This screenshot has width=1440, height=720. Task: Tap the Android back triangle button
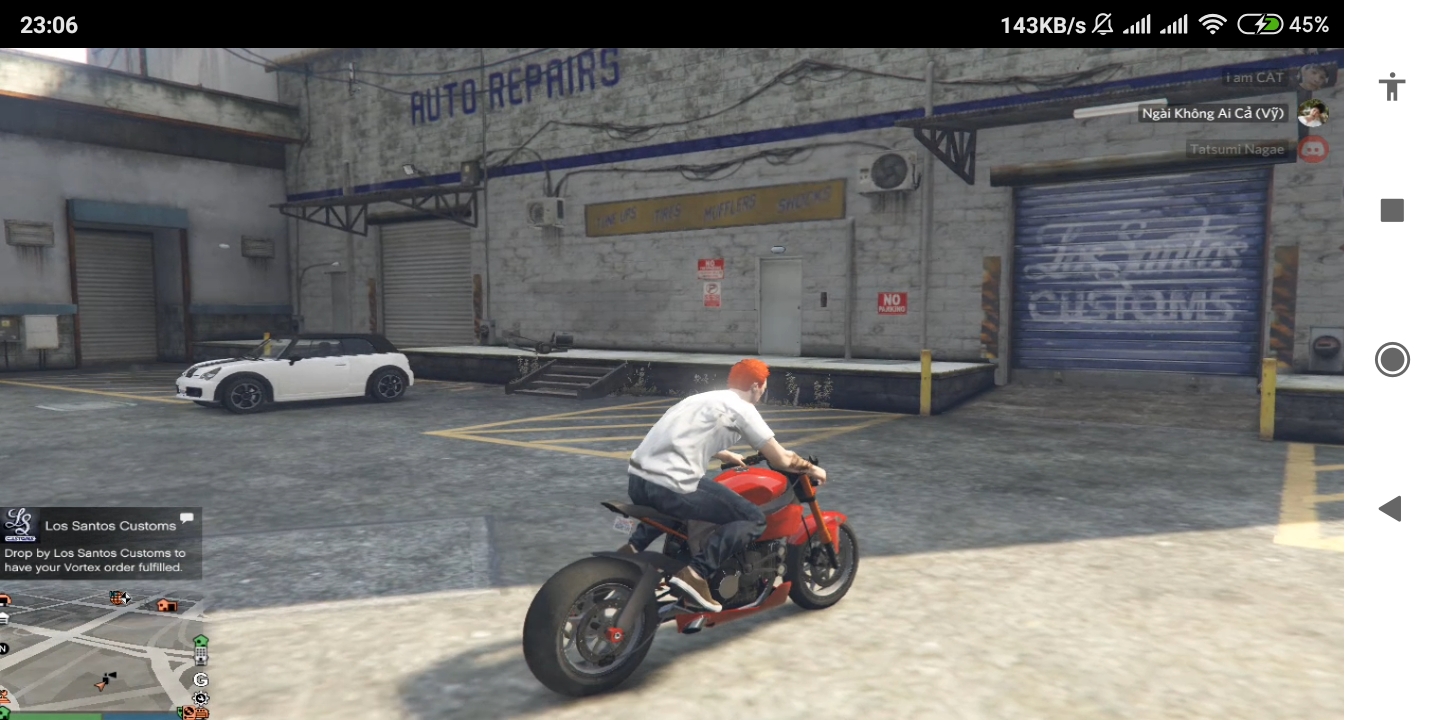[1391, 508]
